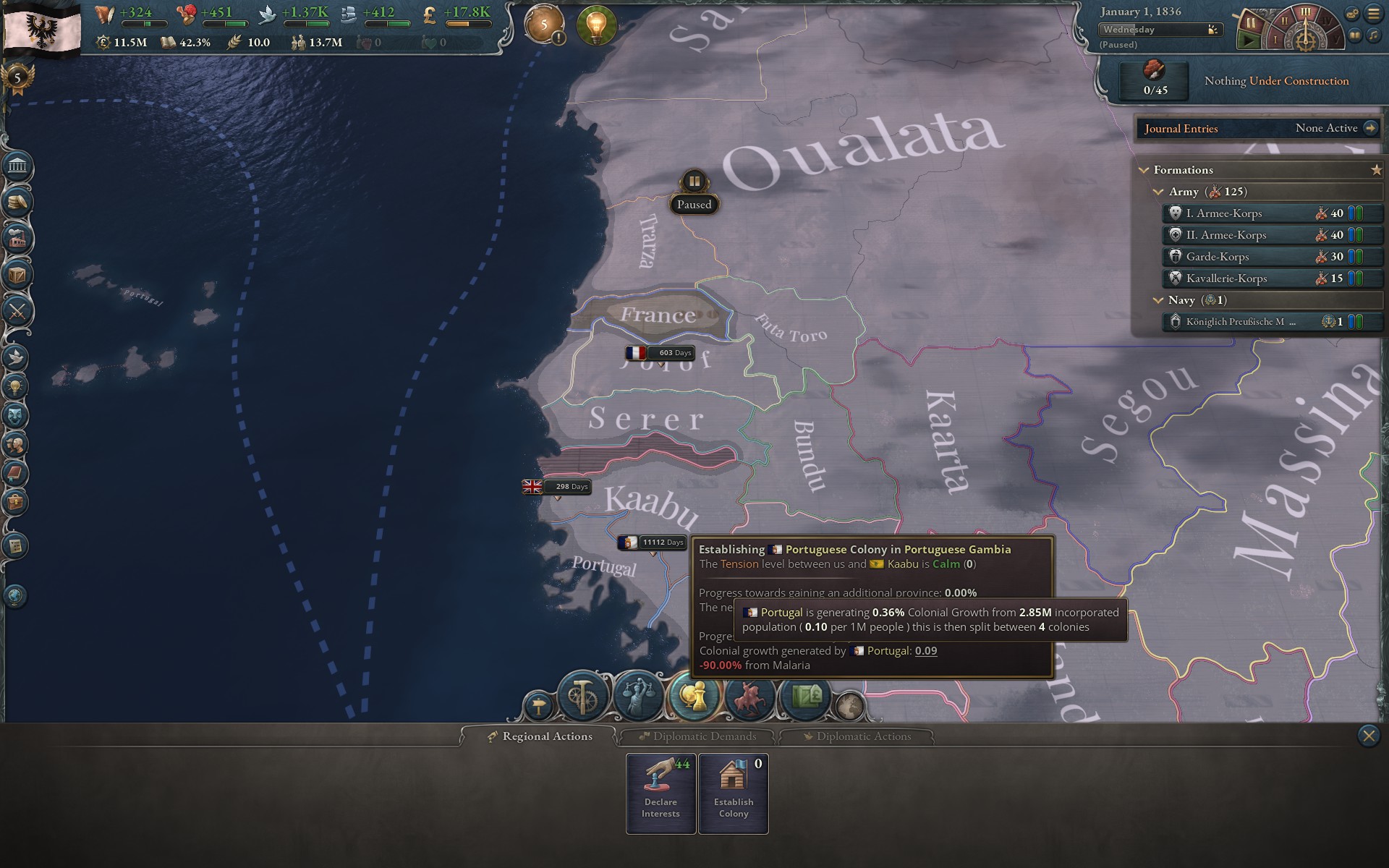
Task: Switch to the Diplomatic Demands tab
Action: (x=698, y=736)
